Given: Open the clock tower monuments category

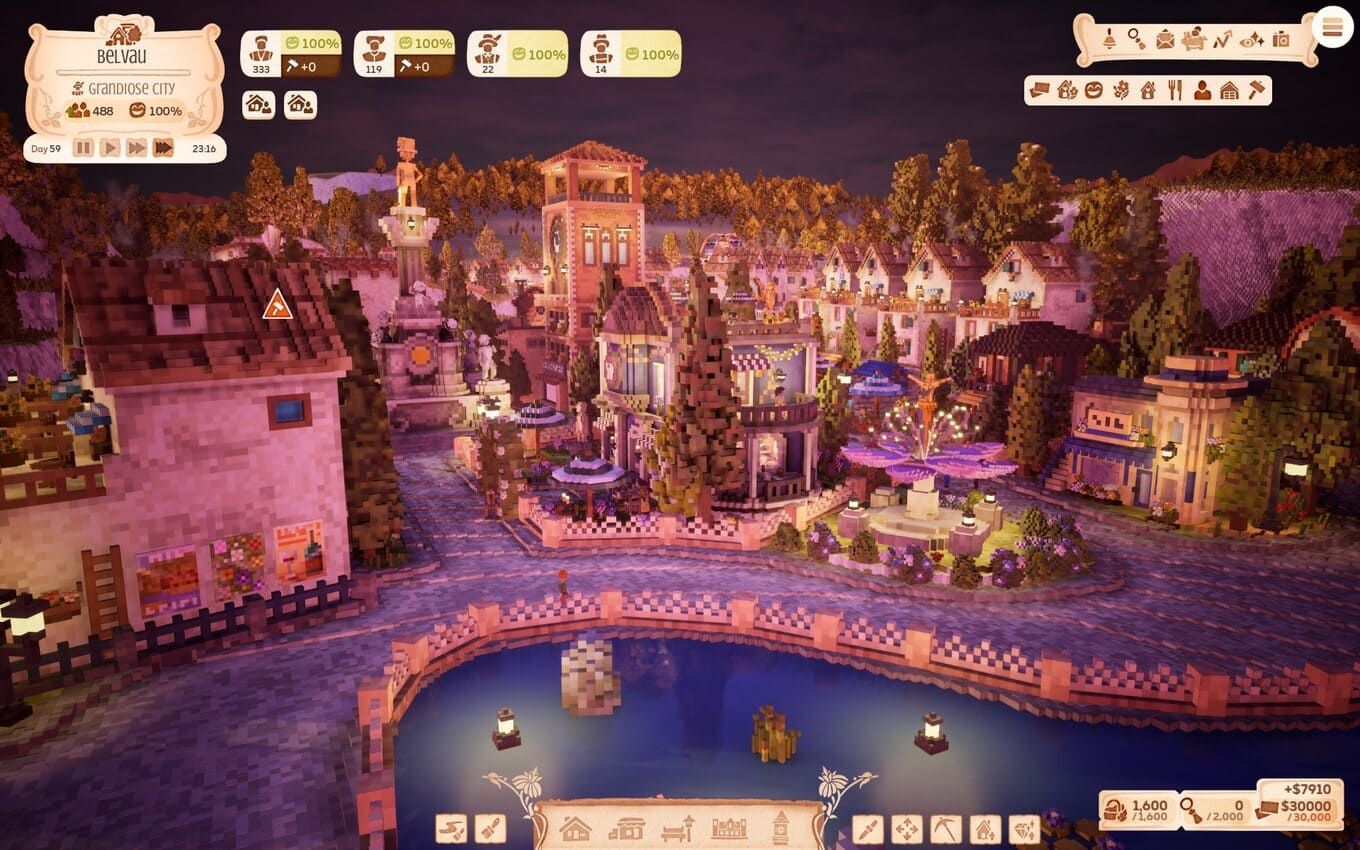Looking at the screenshot, I should (780, 827).
